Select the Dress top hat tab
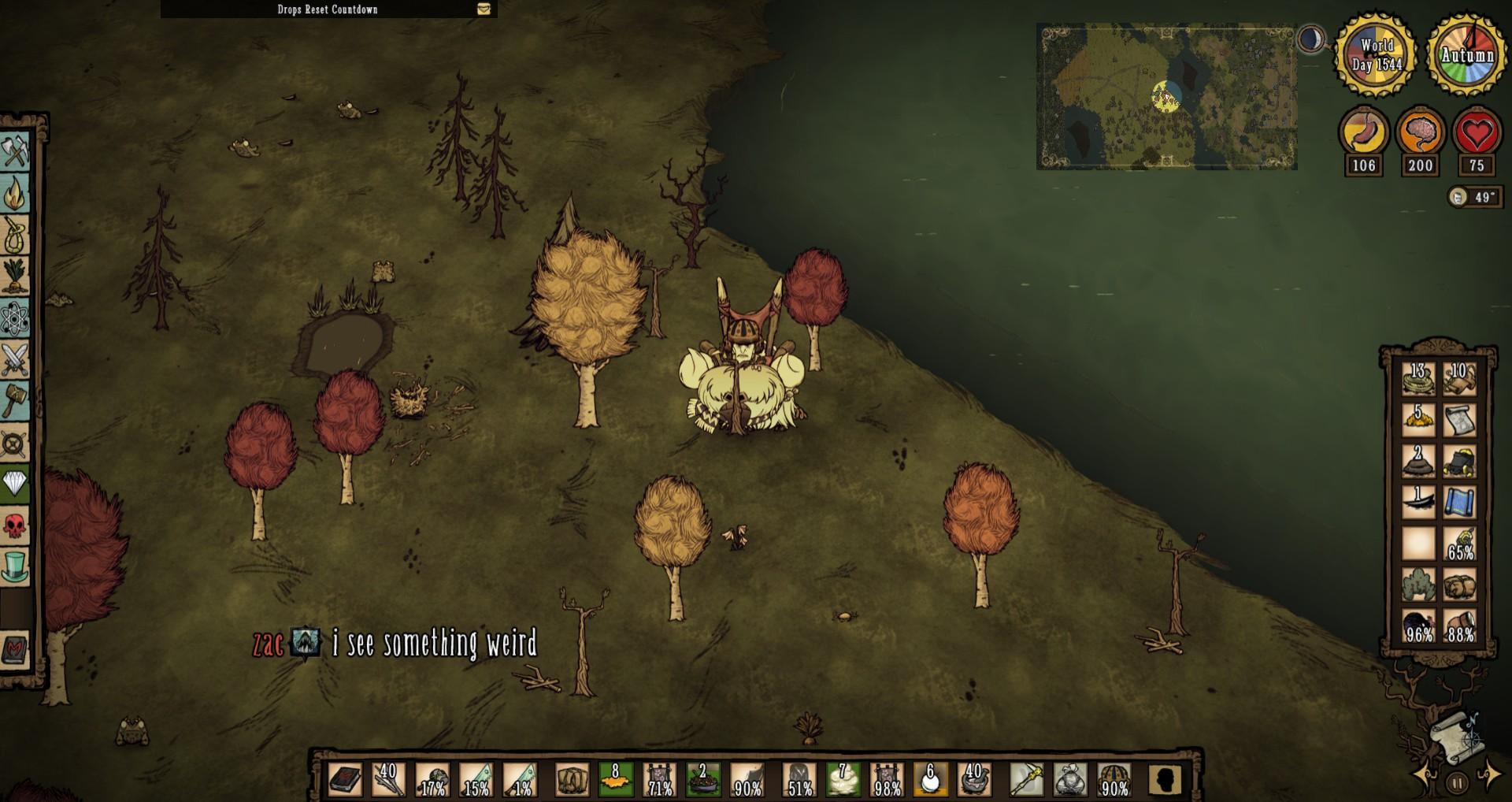Viewport: 1512px width, 802px height. pyautogui.click(x=16, y=566)
